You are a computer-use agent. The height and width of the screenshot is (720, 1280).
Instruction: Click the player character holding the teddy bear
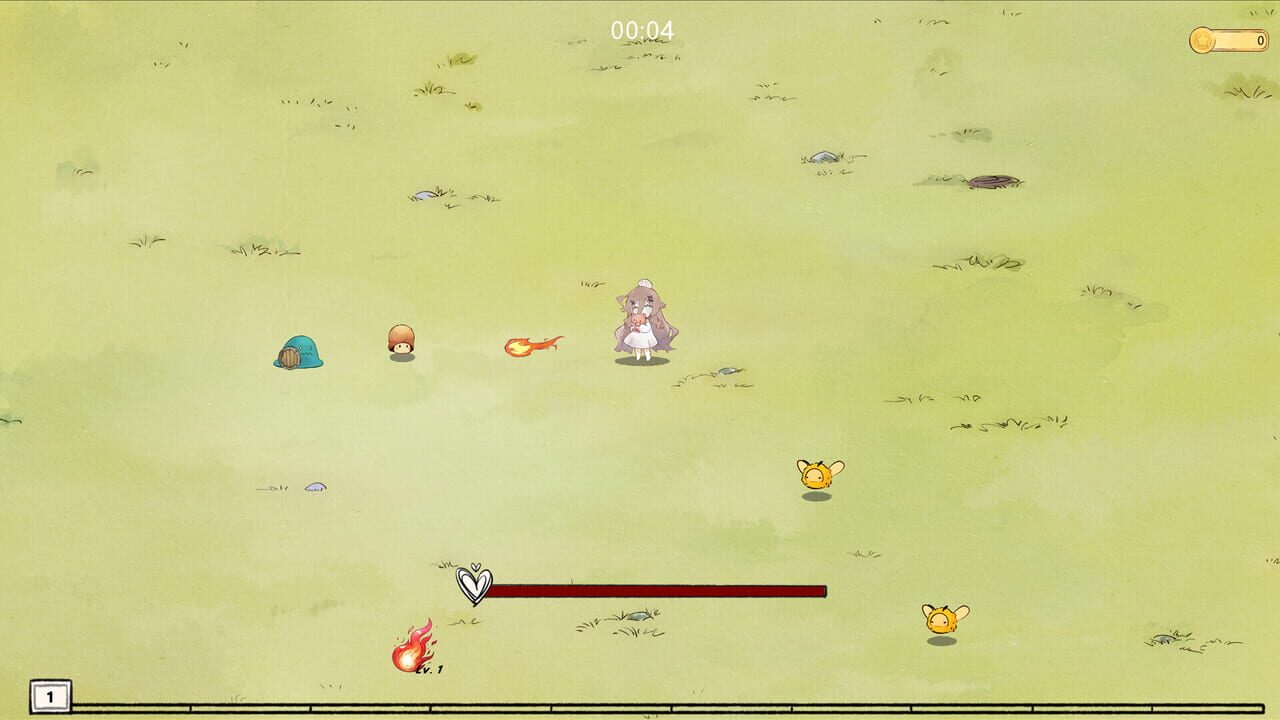645,320
